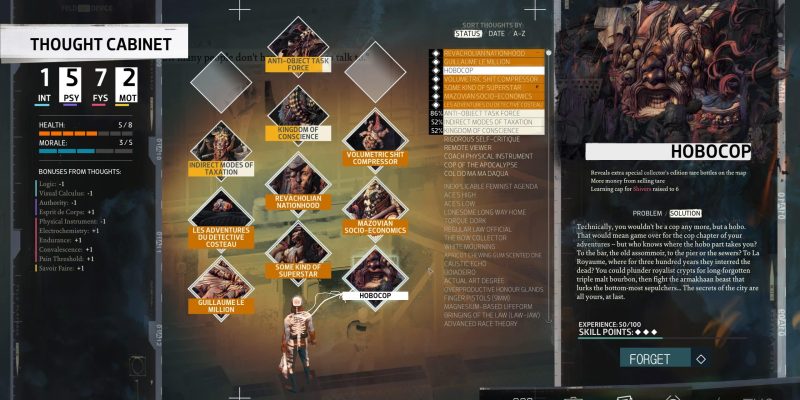800x400 pixels.
Task: Click the Forget button for Hobocop
Action: pos(655,359)
